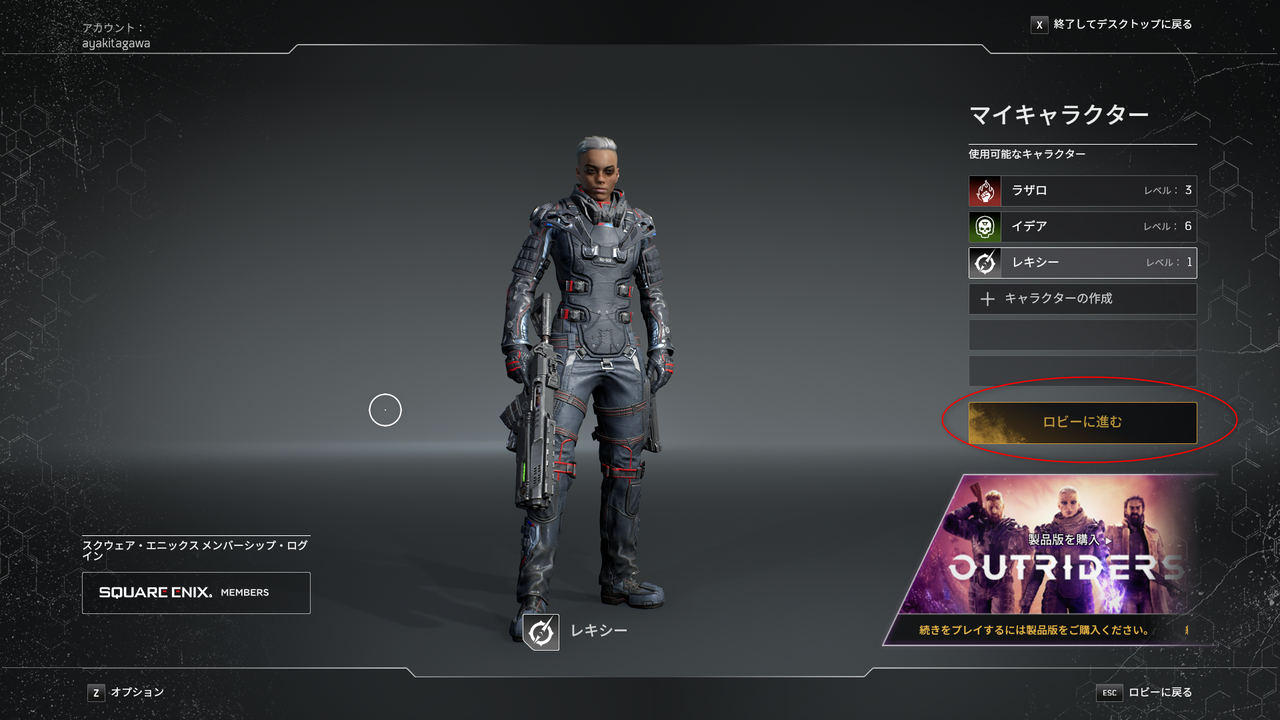Log in via SQUARE ENIX MEMBERS button
Viewport: 1280px width, 720px height.
pyautogui.click(x=196, y=593)
